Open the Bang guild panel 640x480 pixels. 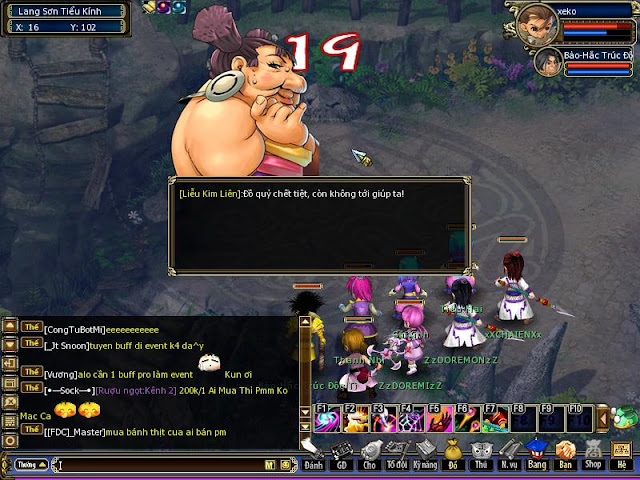(537, 453)
